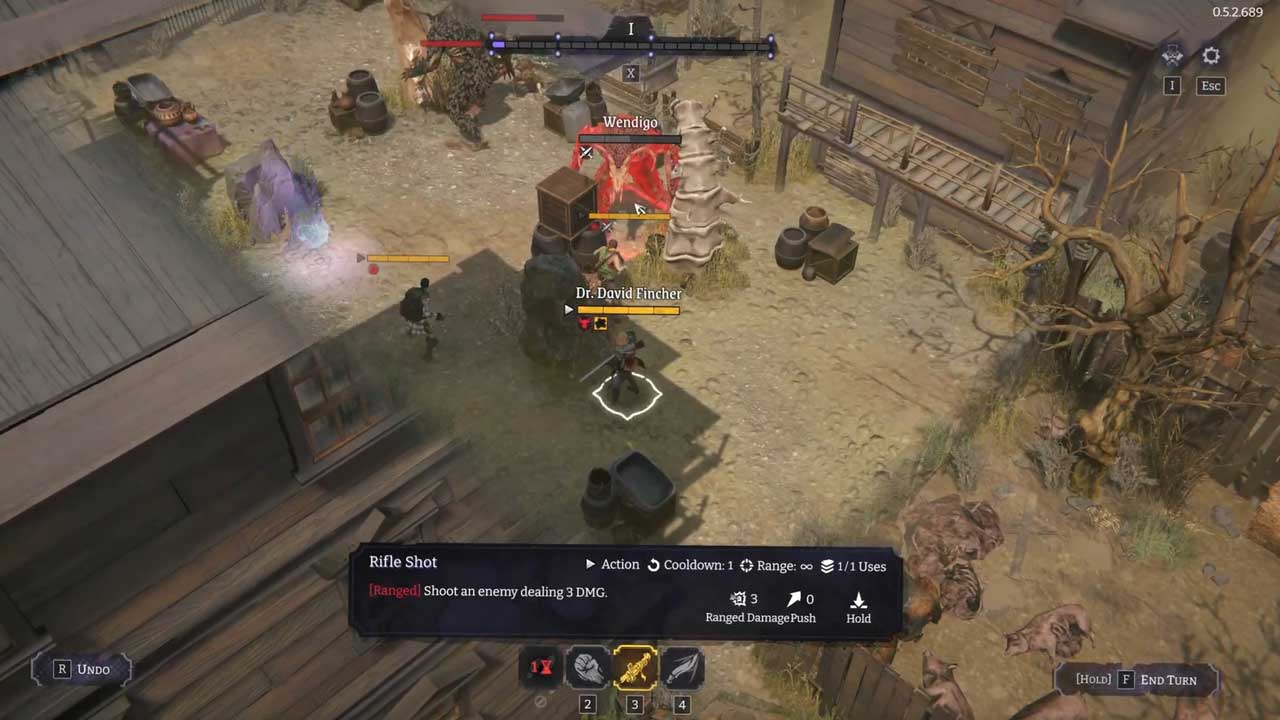Select Dr. David Fincher's unit nameplate
This screenshot has width=1280, height=720.
coord(628,294)
